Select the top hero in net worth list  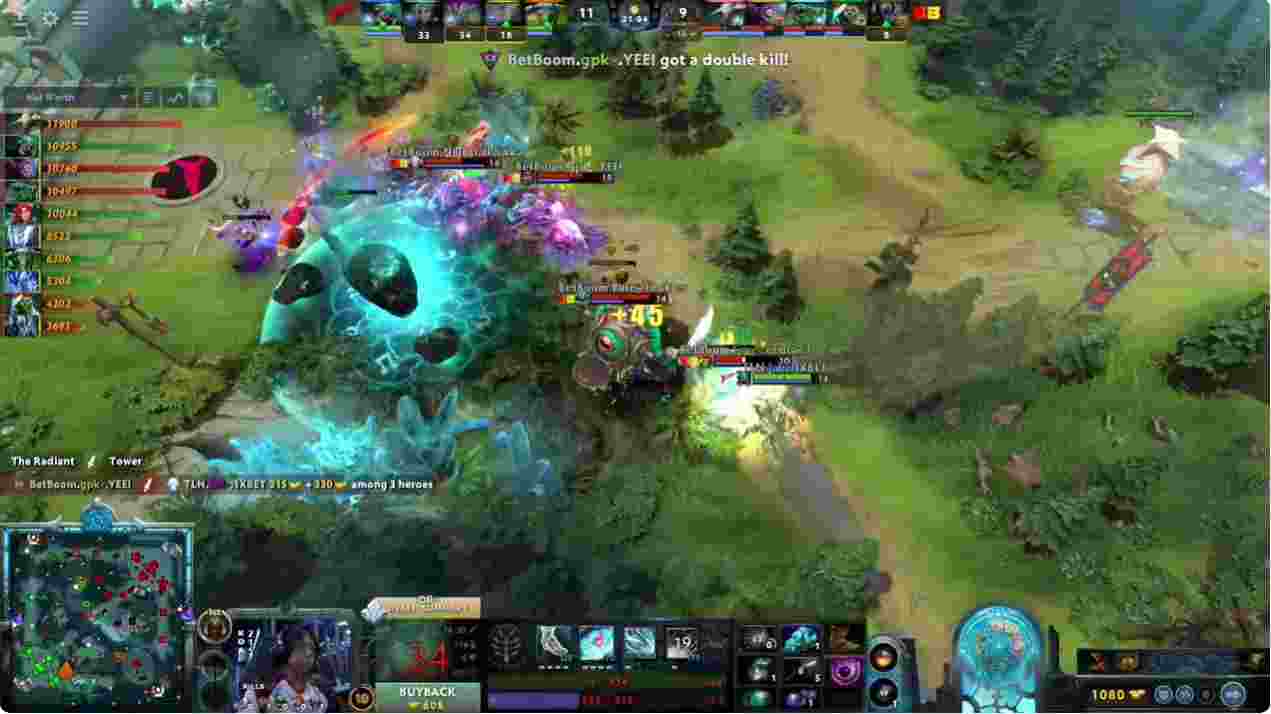(x=20, y=124)
